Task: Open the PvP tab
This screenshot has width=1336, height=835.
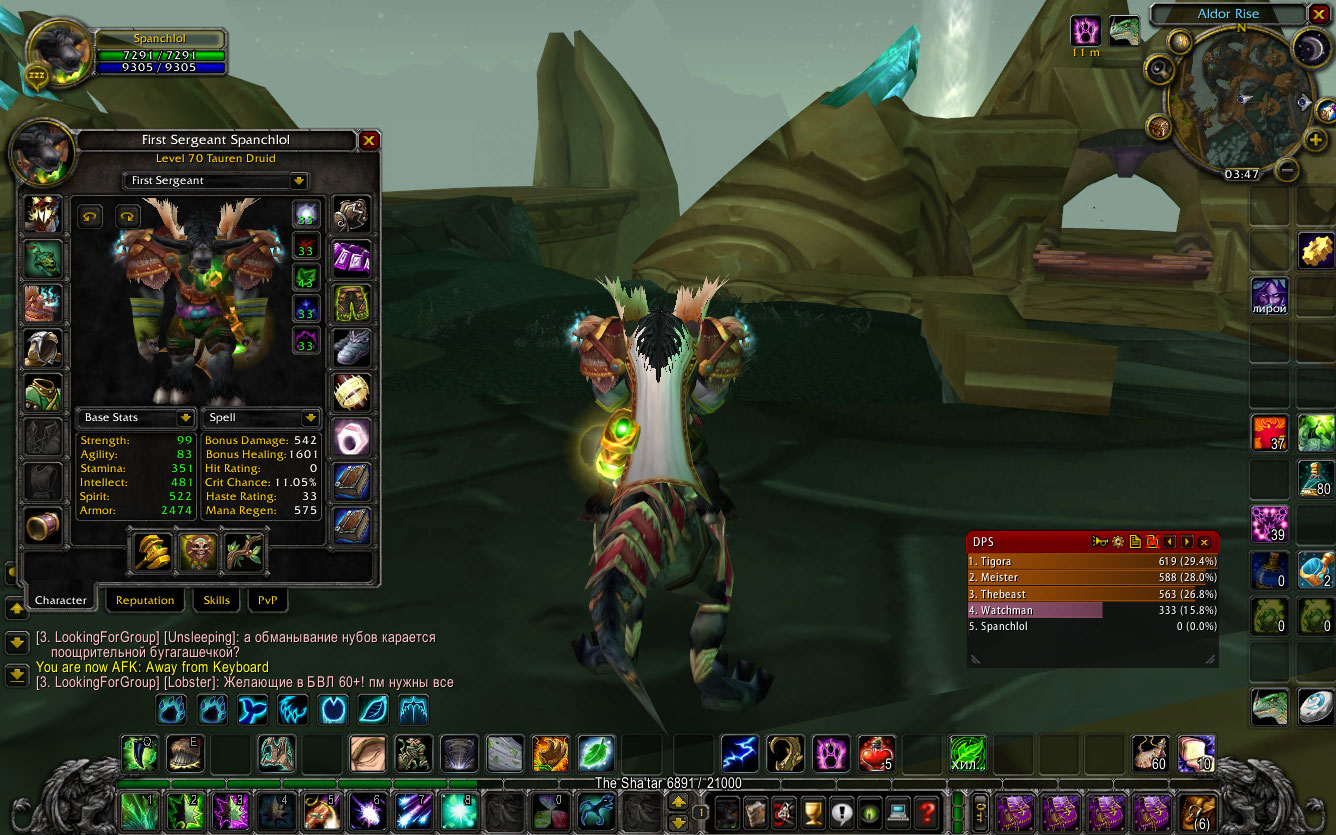Action: pyautogui.click(x=267, y=600)
